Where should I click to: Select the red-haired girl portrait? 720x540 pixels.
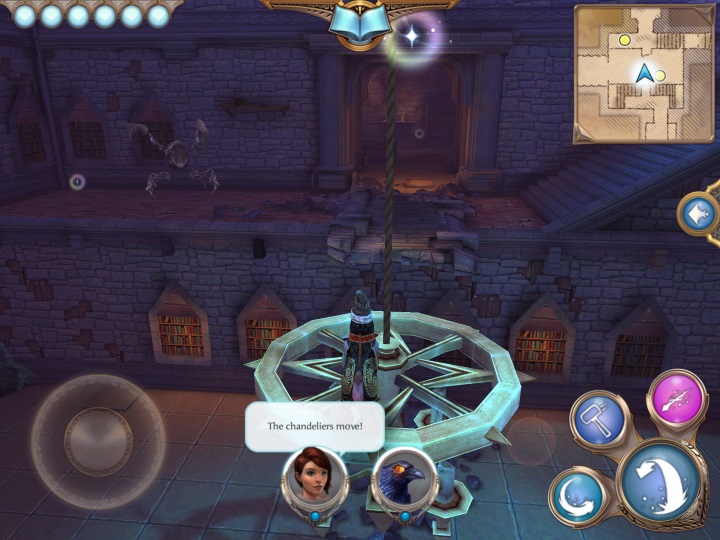click(314, 476)
